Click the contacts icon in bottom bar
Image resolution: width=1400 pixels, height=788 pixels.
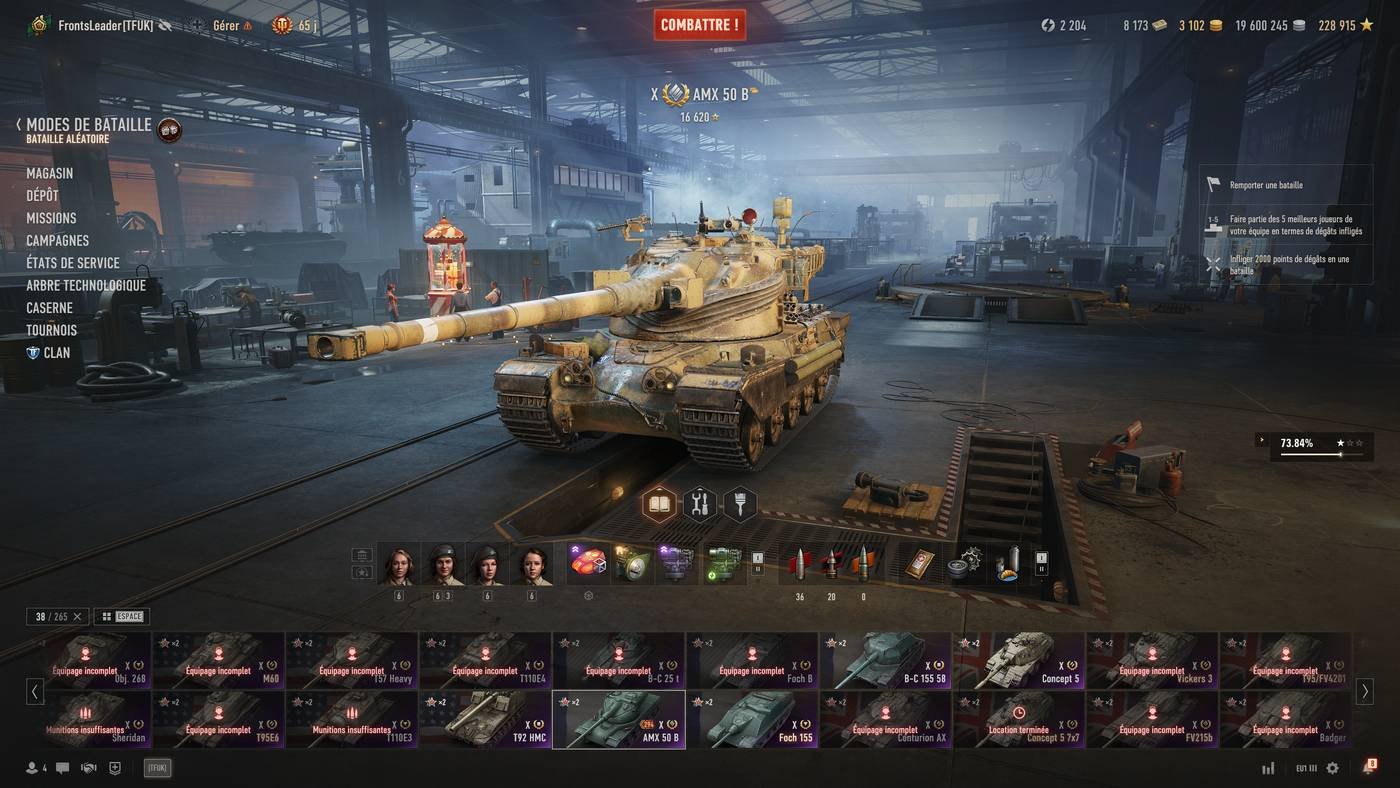coord(32,768)
